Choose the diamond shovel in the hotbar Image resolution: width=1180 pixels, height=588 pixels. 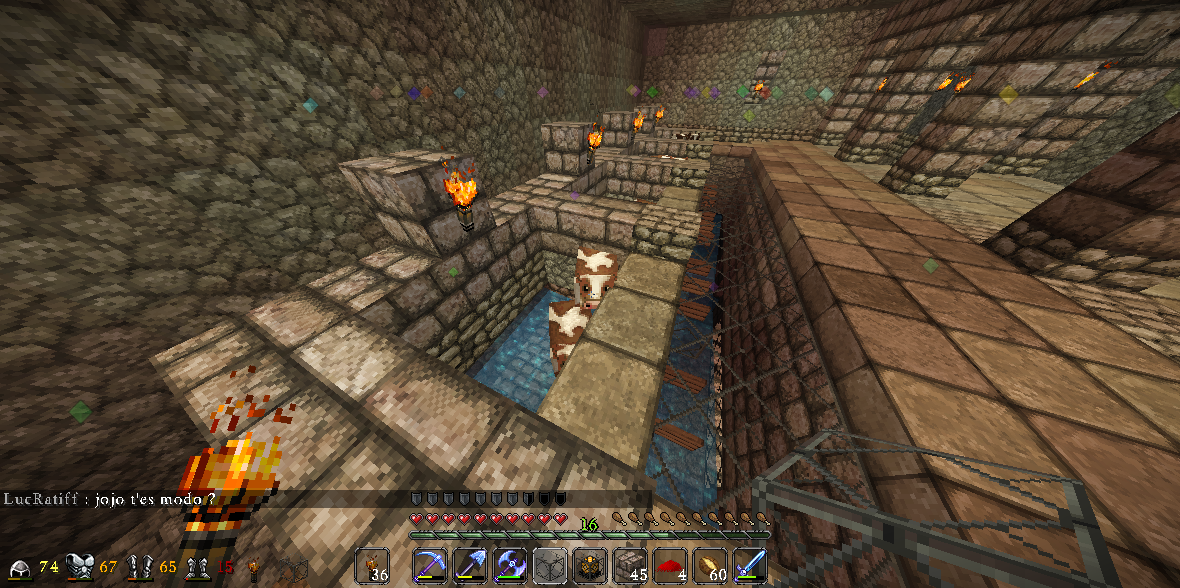point(470,566)
